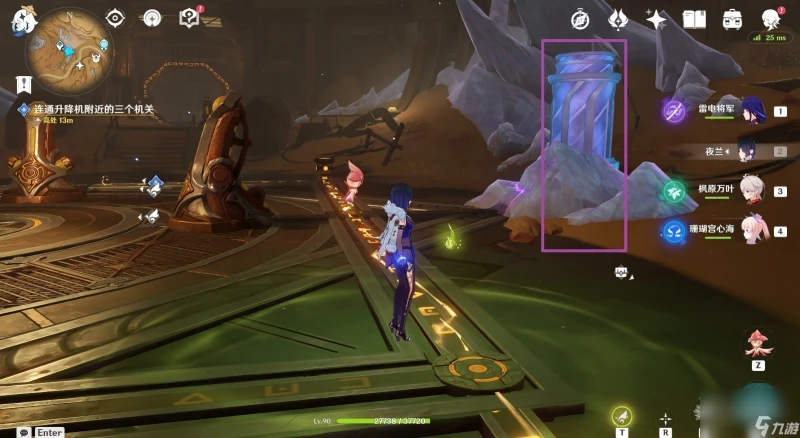Activate the green-glowing skill icon
Image resolution: width=800 pixels, height=438 pixels.
[622, 416]
